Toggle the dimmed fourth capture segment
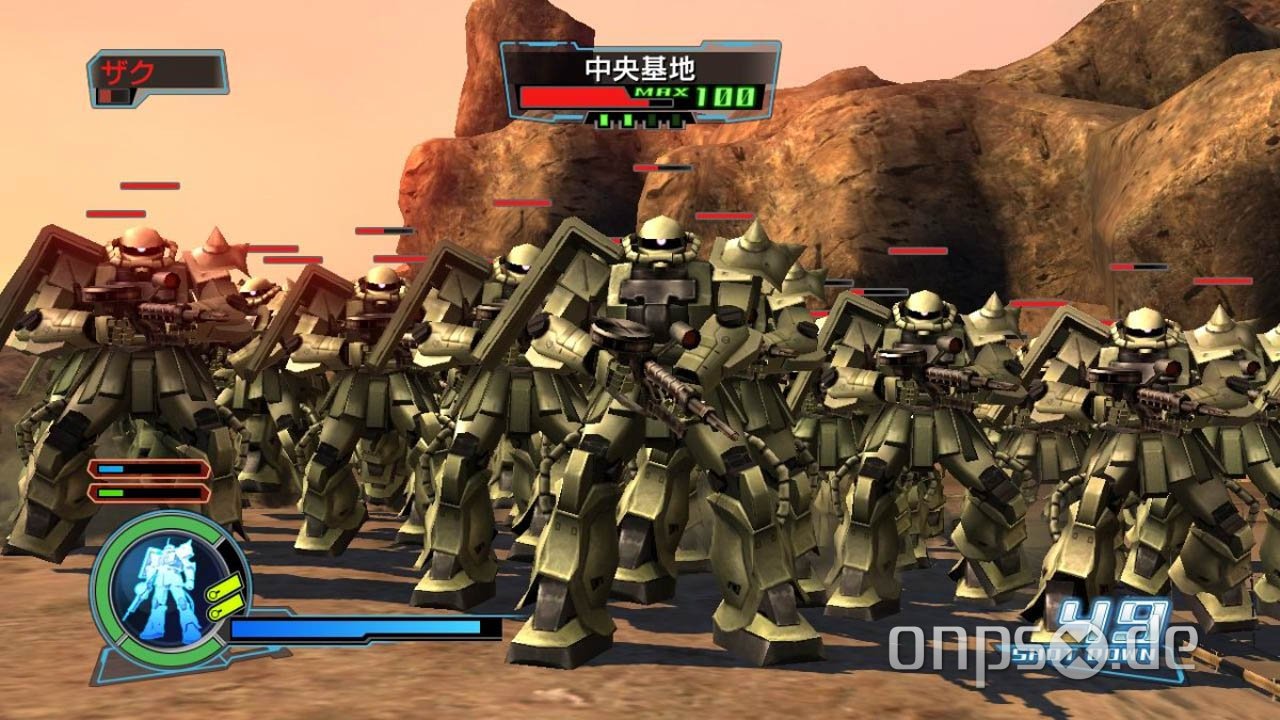This screenshot has width=1280, height=720. pyautogui.click(x=674, y=120)
